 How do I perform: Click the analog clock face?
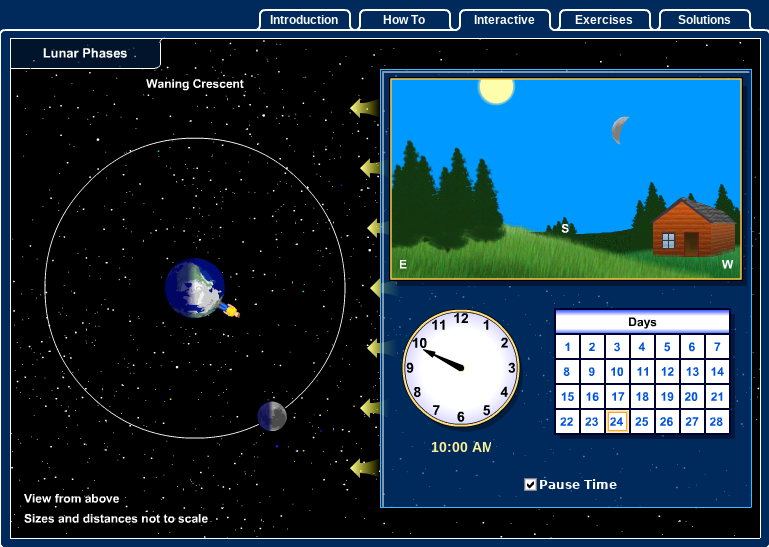[461, 368]
